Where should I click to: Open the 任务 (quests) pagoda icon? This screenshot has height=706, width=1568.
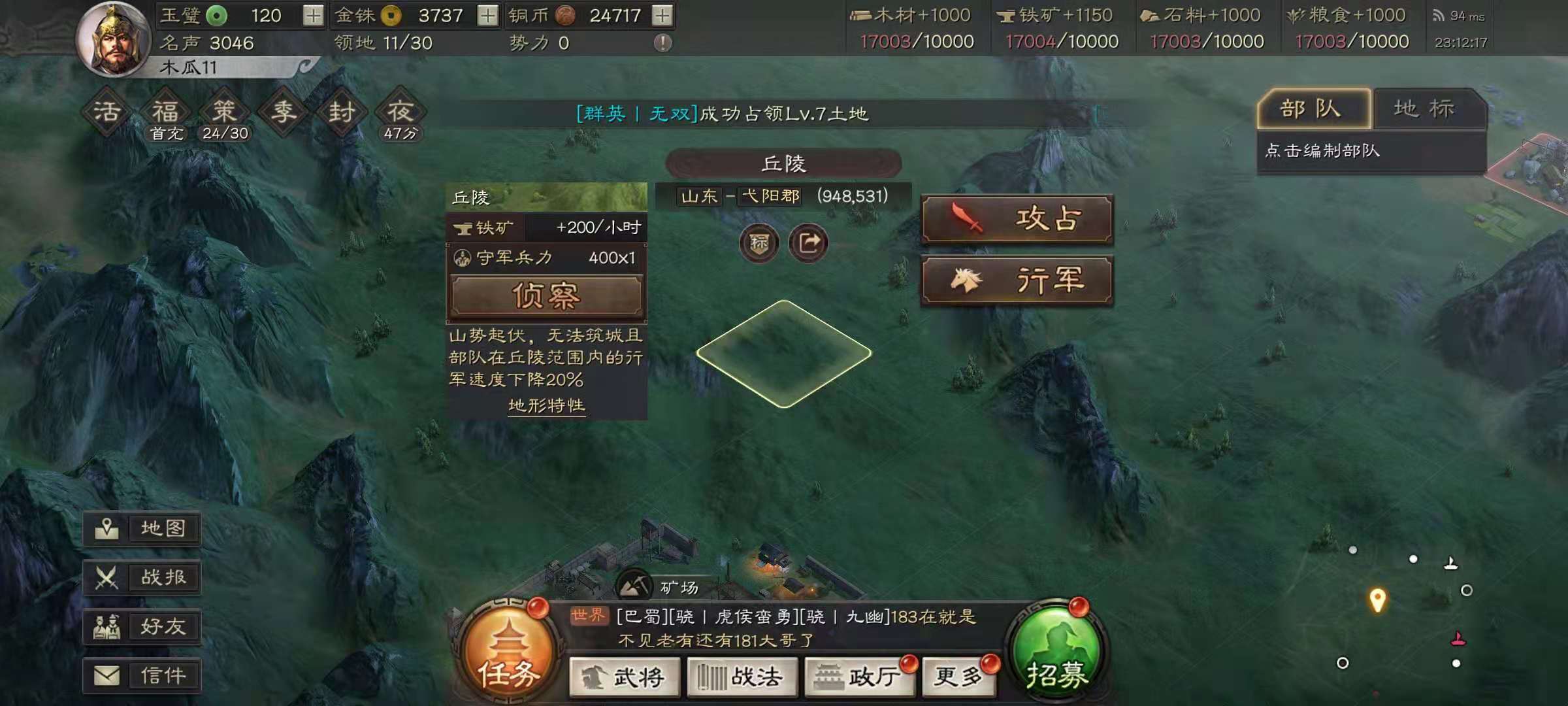point(512,647)
